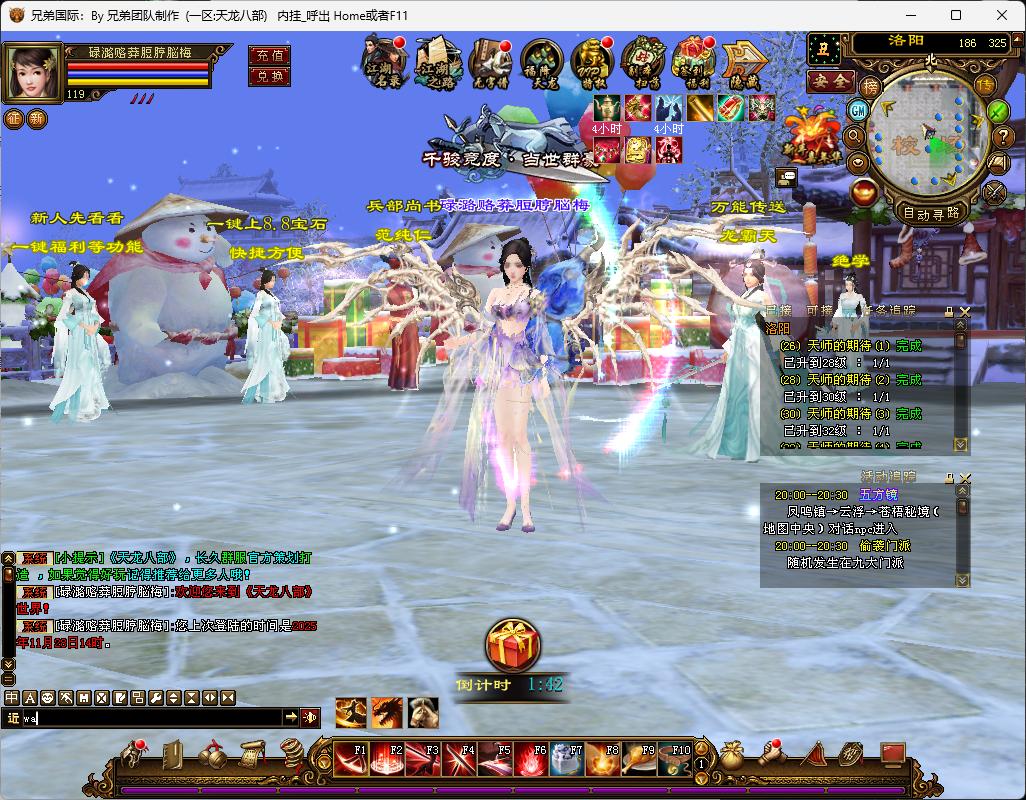Click the 自动寻路 auto-pathfinding button

931,212
